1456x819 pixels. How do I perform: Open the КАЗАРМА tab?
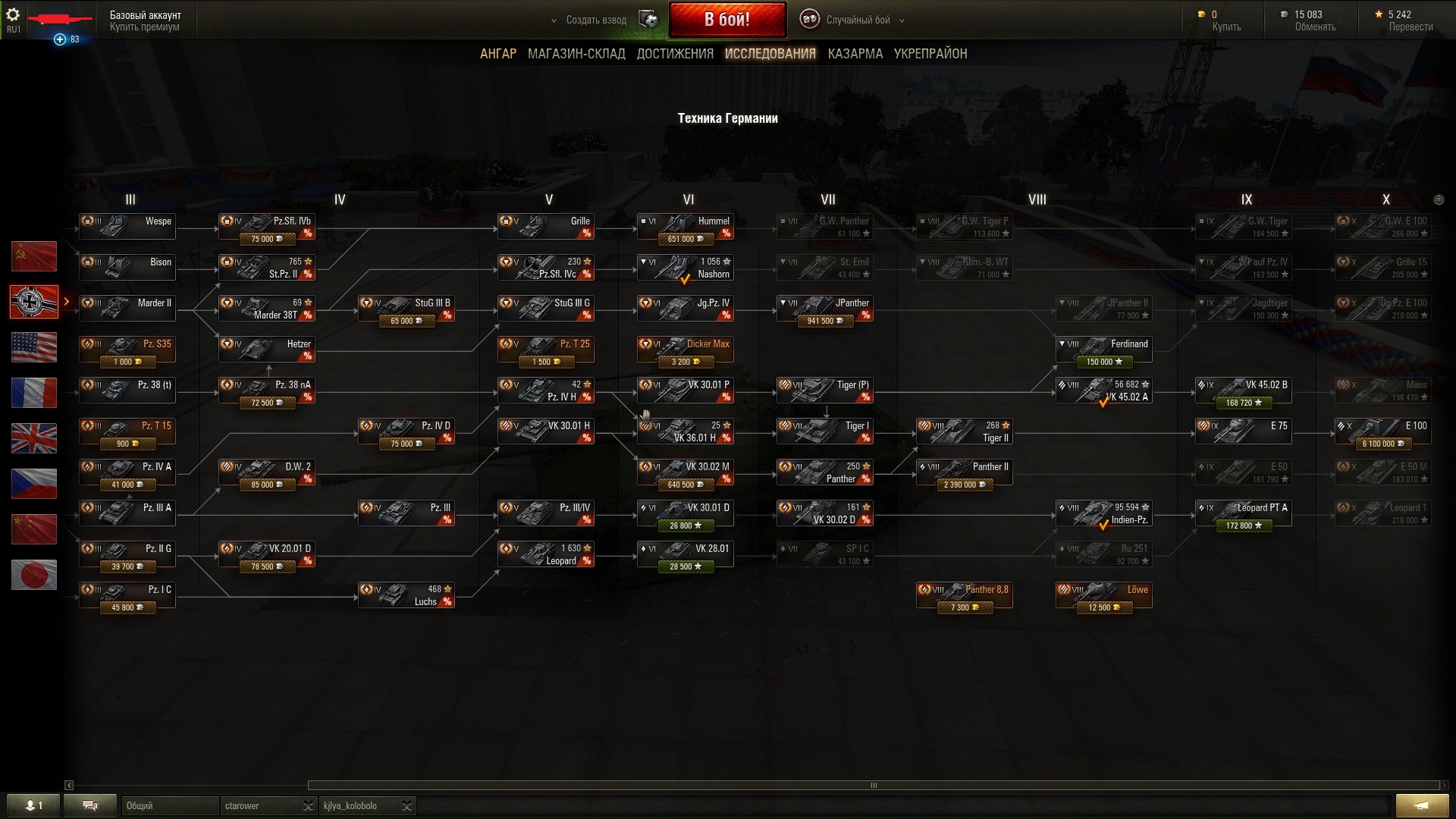[x=855, y=54]
